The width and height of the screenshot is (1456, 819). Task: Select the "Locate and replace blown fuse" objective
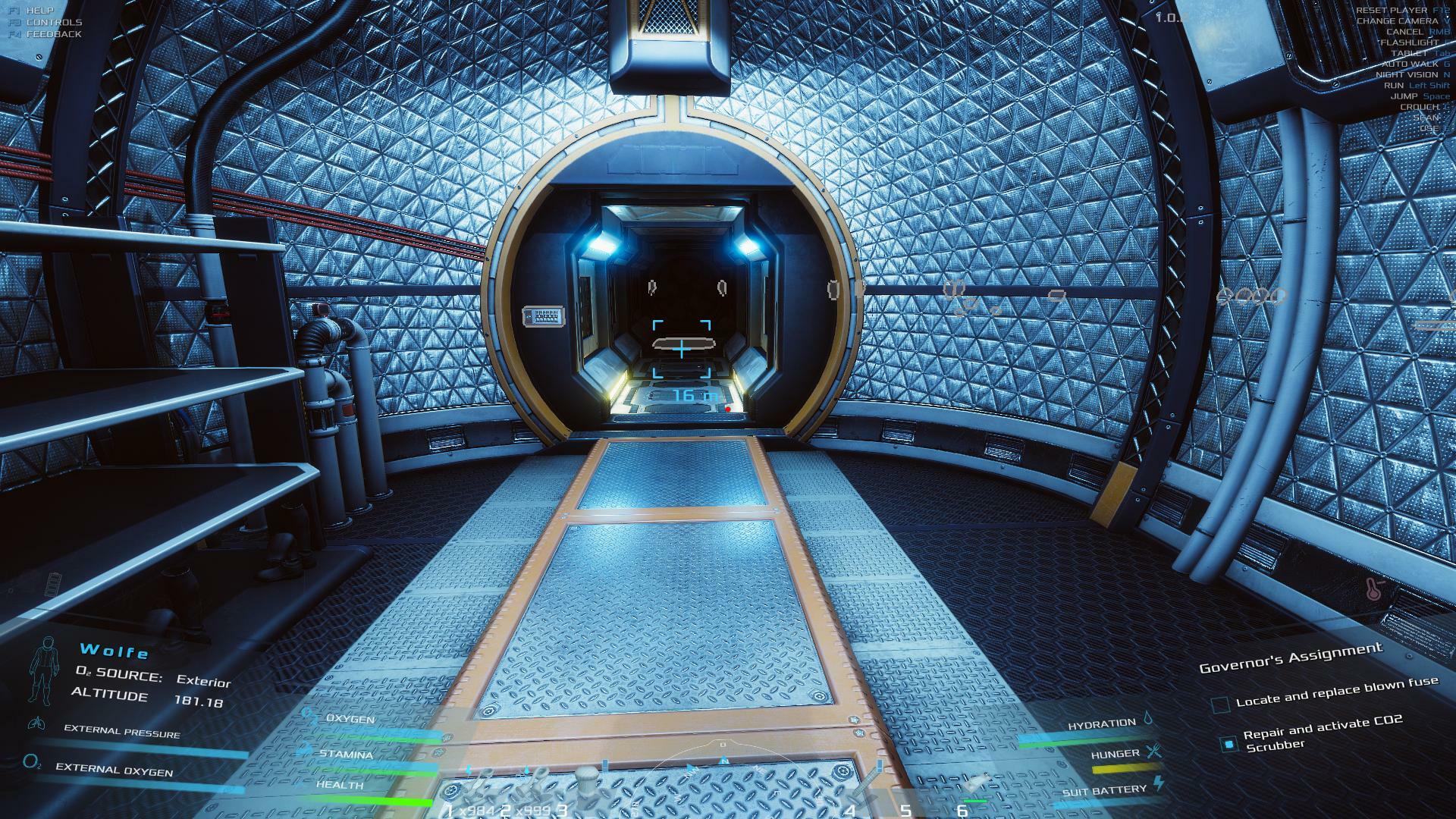1336,692
